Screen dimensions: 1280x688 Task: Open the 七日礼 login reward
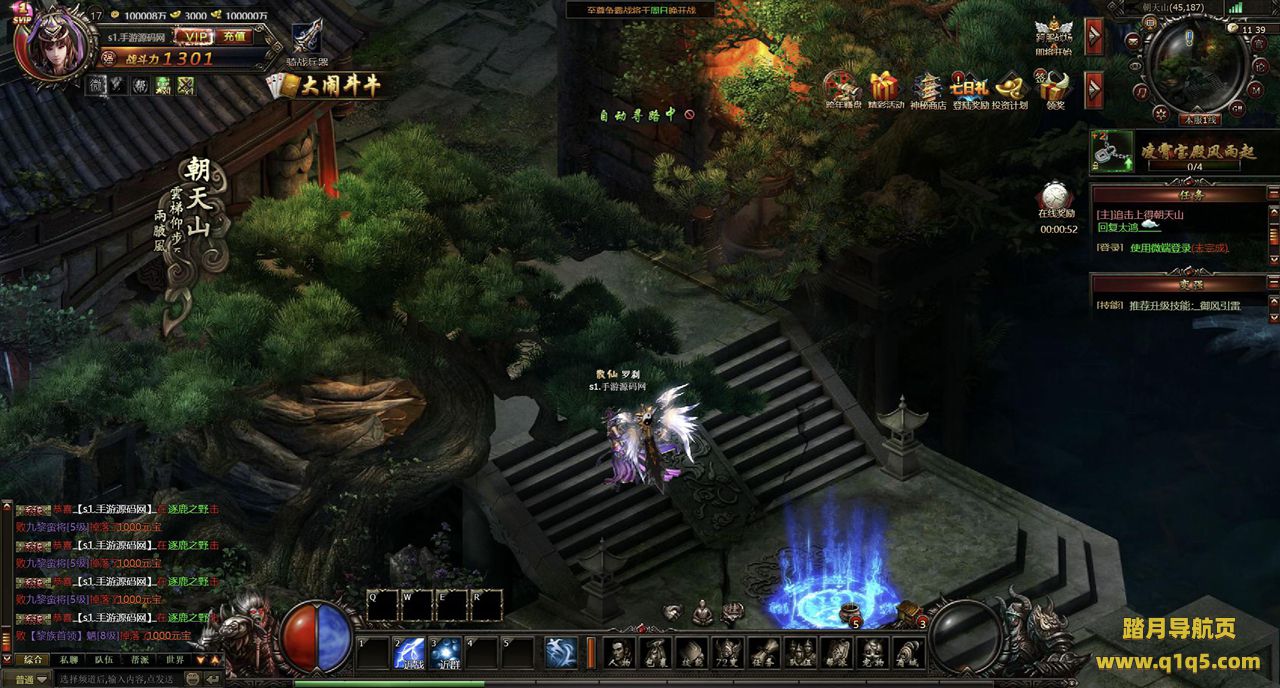click(969, 88)
